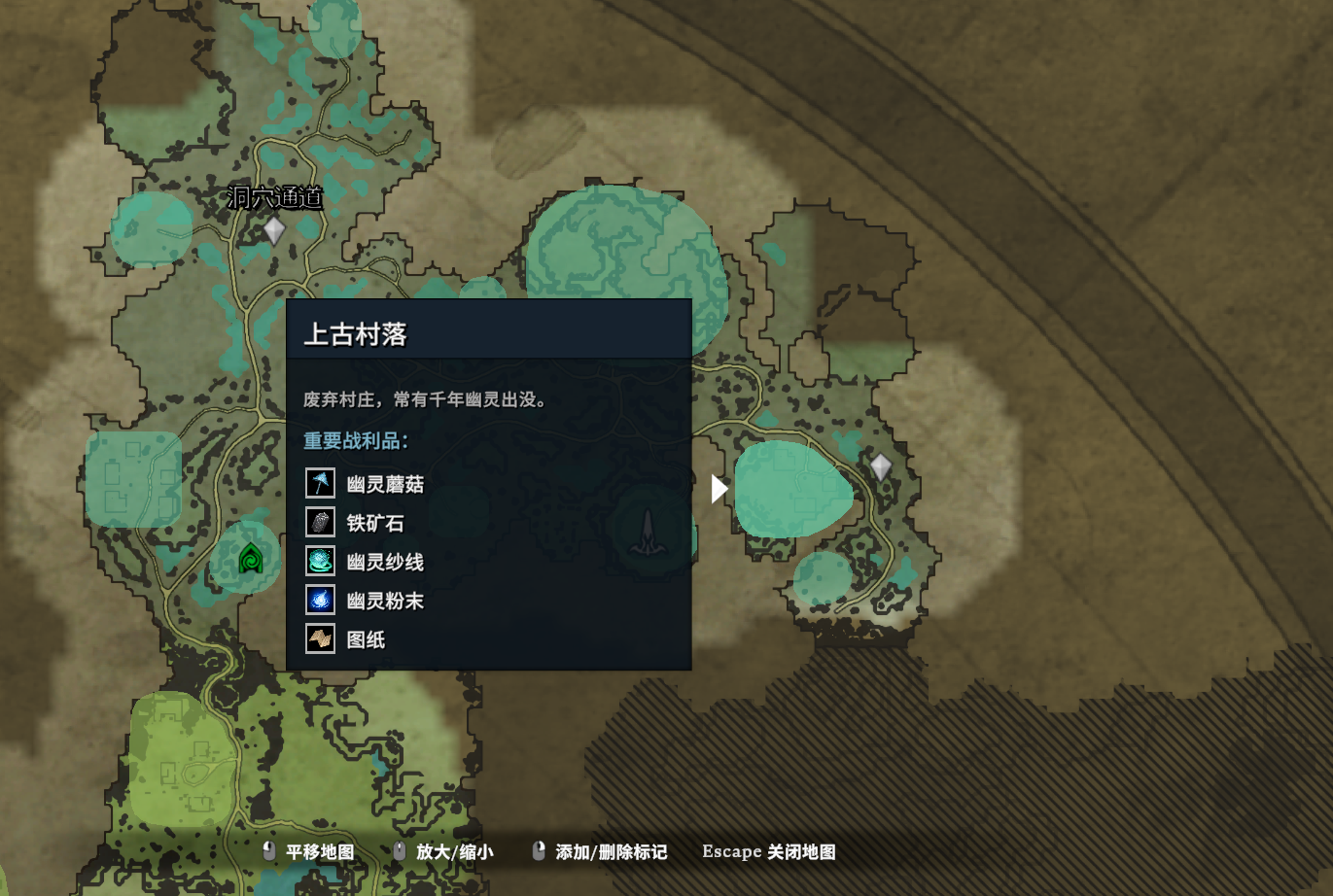Screen dimensions: 1333x896
Task: Select the 幽灵纱线 ghost yarn icon
Action: 319,562
